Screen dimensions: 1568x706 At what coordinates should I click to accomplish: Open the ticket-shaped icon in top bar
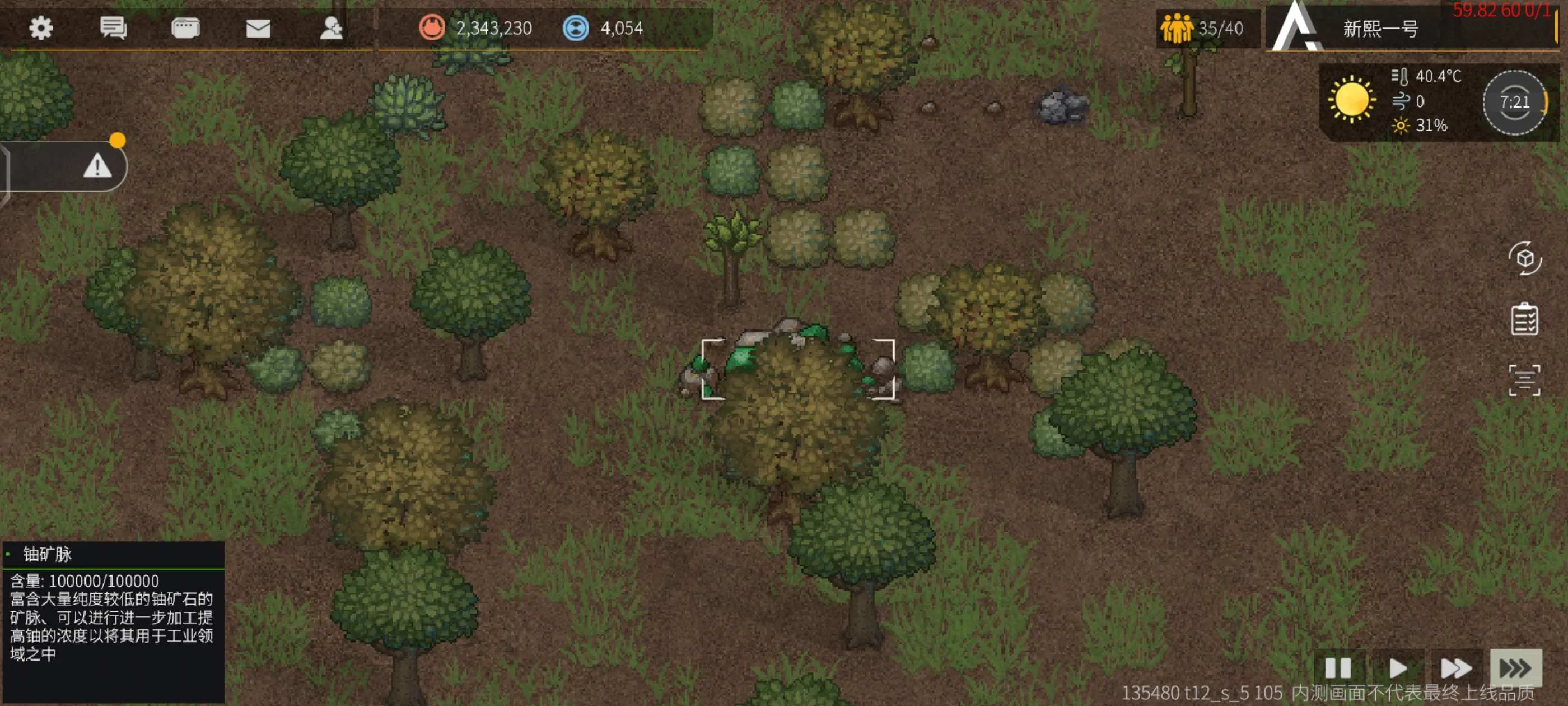click(185, 28)
